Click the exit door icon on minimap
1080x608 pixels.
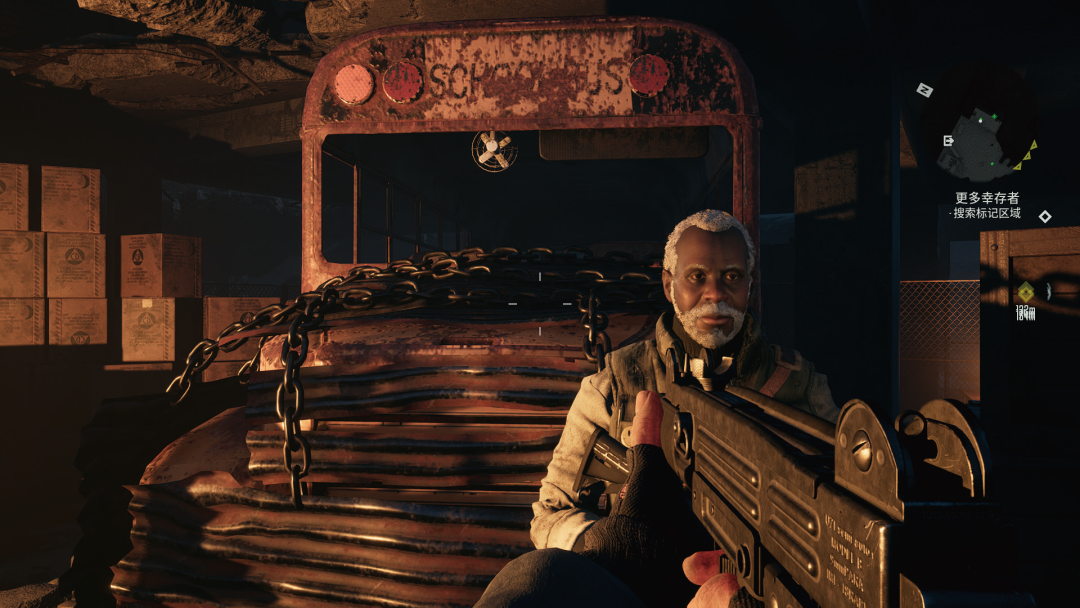tap(948, 141)
